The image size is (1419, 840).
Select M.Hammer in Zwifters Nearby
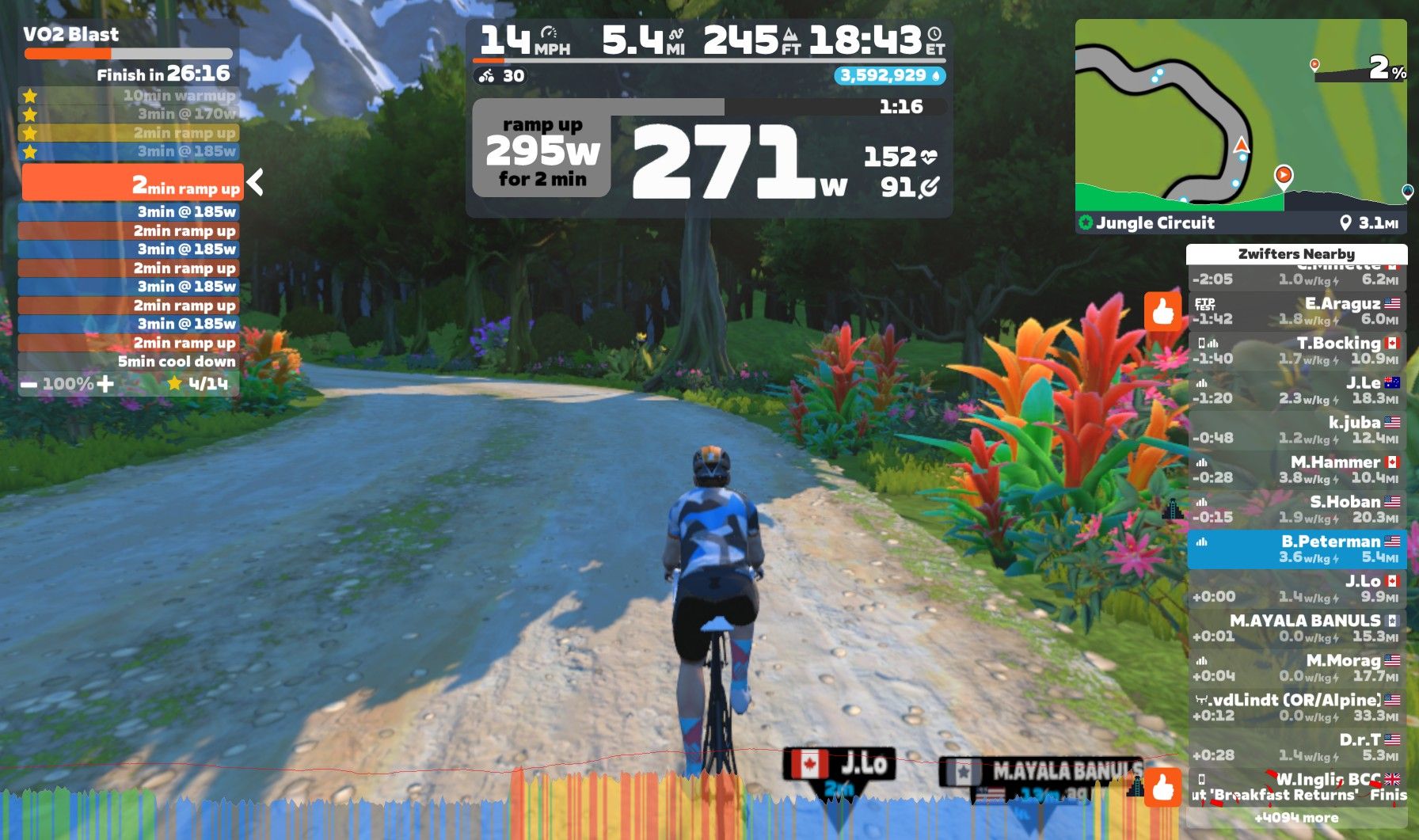[x=1296, y=469]
